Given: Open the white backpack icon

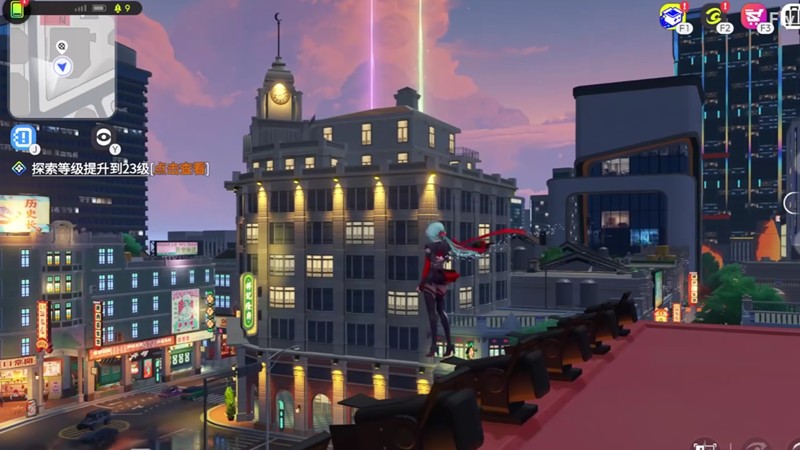Looking at the screenshot, I should (x=790, y=15).
